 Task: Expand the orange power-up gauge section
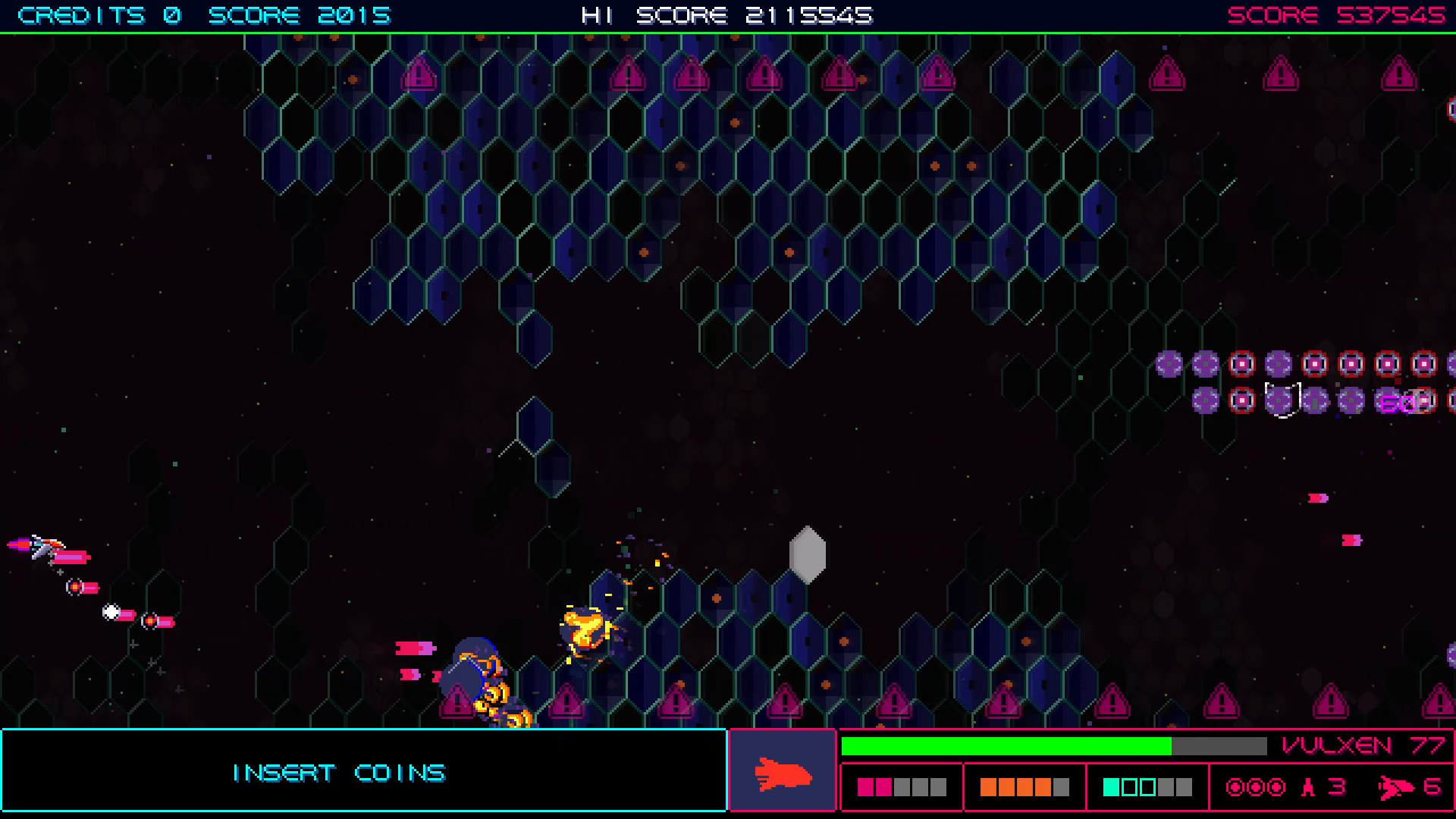click(1025, 786)
